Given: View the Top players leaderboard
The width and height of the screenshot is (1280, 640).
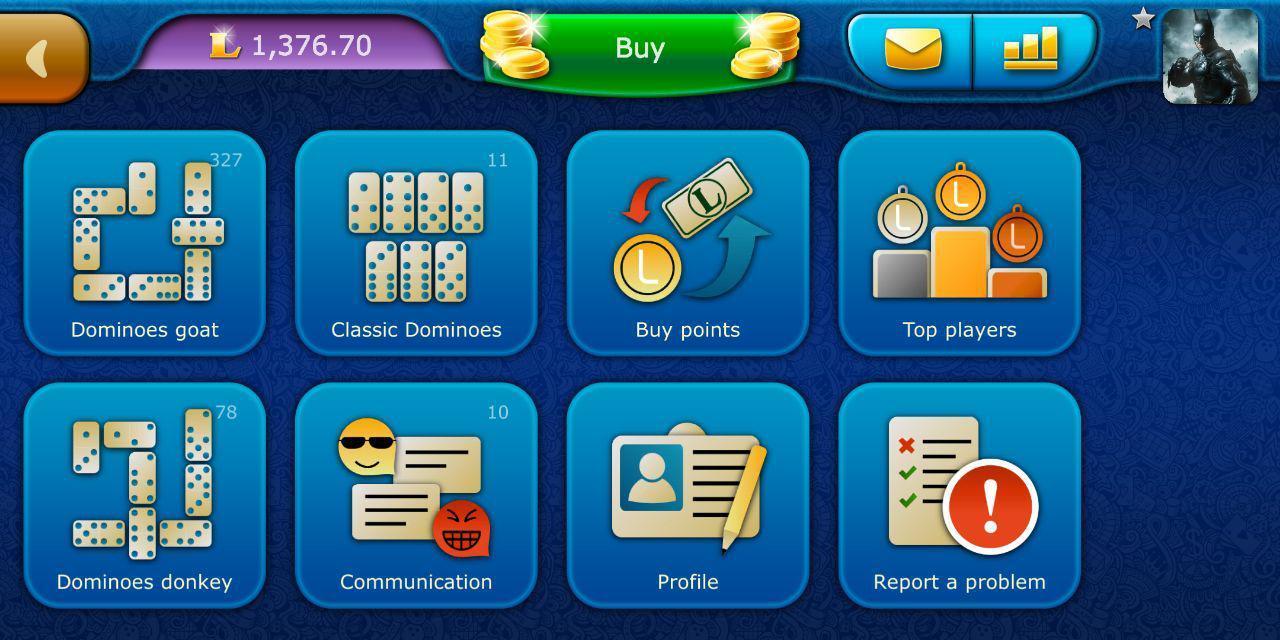Looking at the screenshot, I should (x=959, y=243).
